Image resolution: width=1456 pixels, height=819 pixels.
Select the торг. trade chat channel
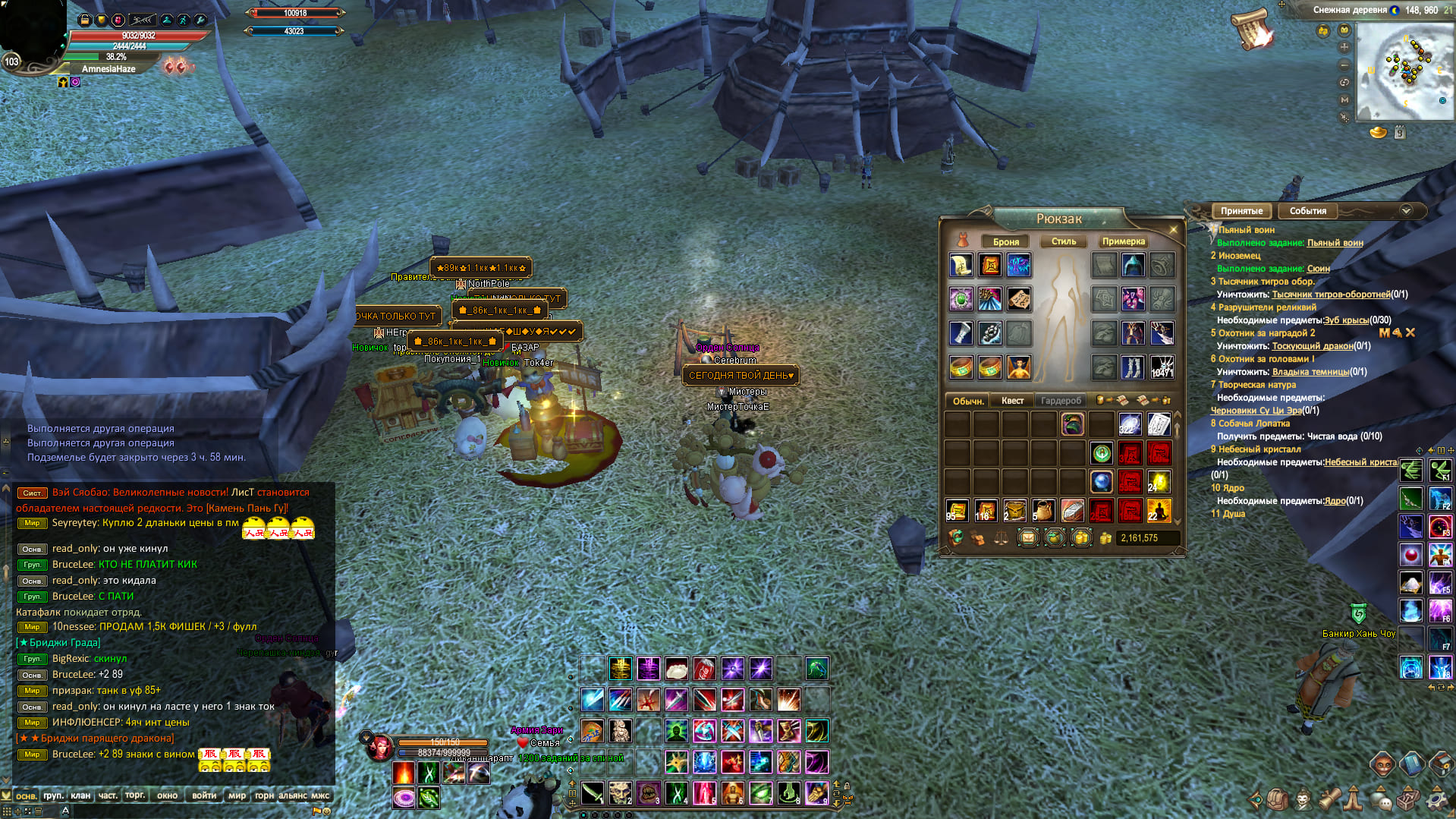click(135, 795)
